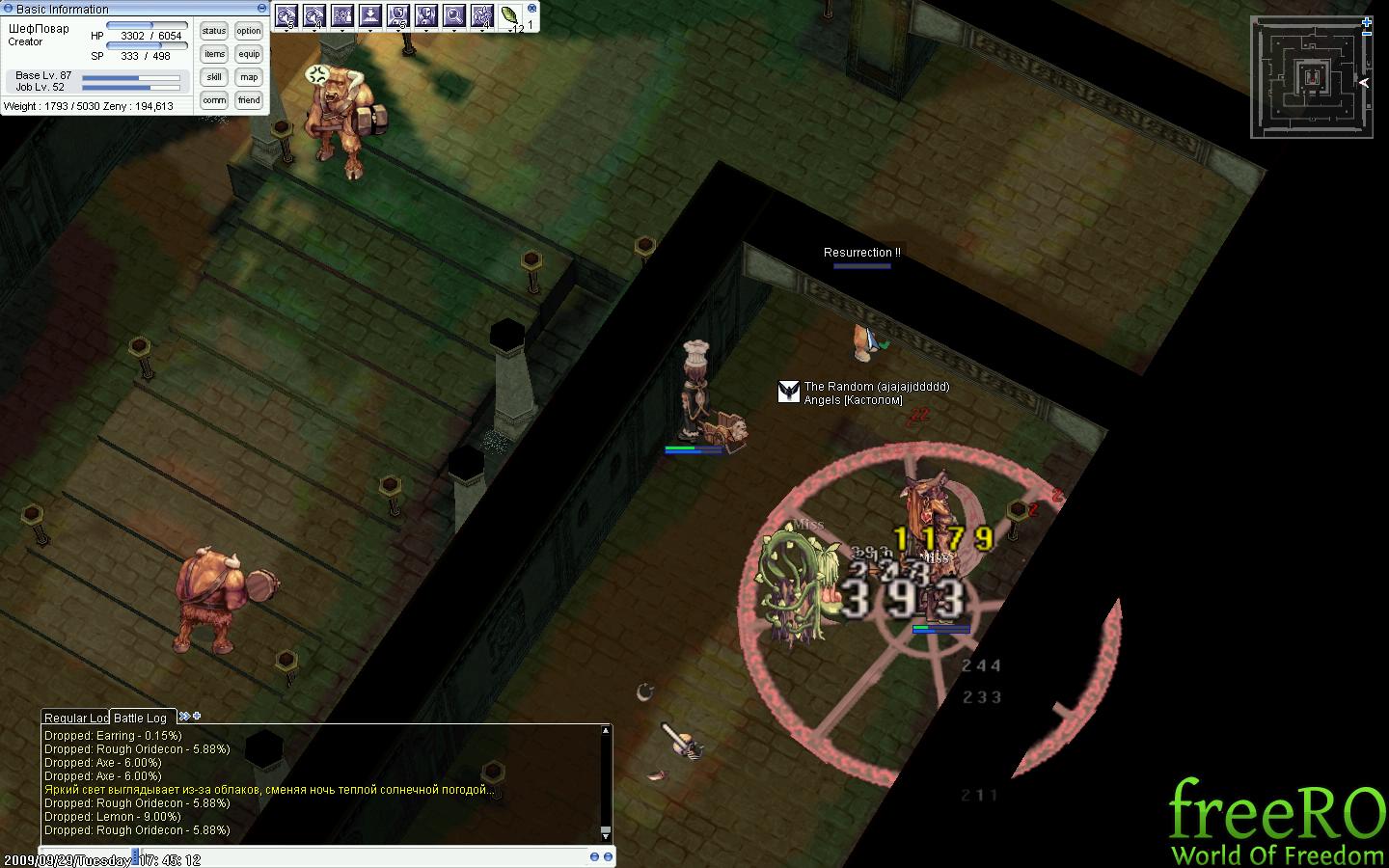Use the green leaf item in hotbar
Screen dimensions: 1389x868
(x=509, y=15)
